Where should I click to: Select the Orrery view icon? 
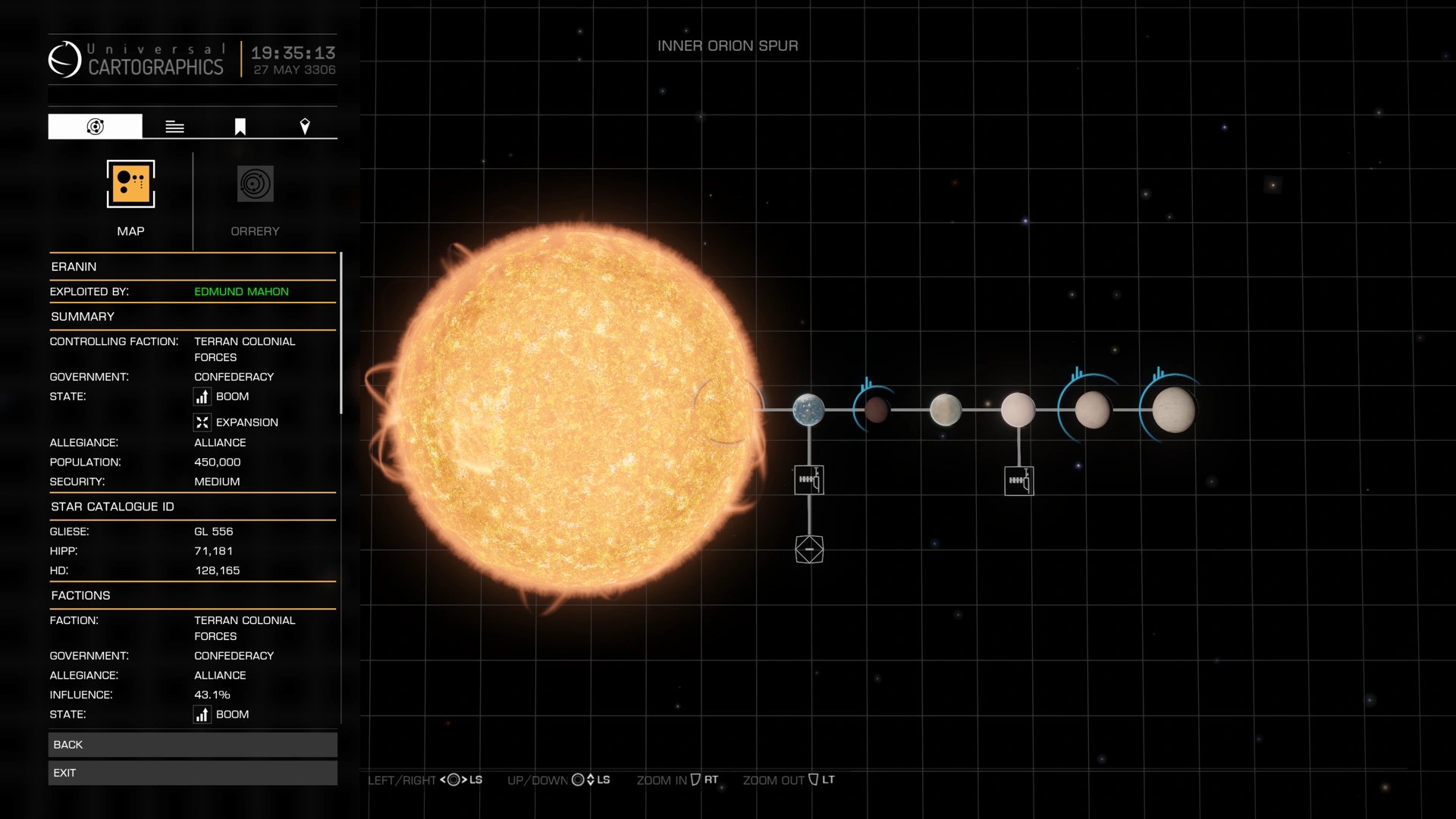pyautogui.click(x=255, y=184)
